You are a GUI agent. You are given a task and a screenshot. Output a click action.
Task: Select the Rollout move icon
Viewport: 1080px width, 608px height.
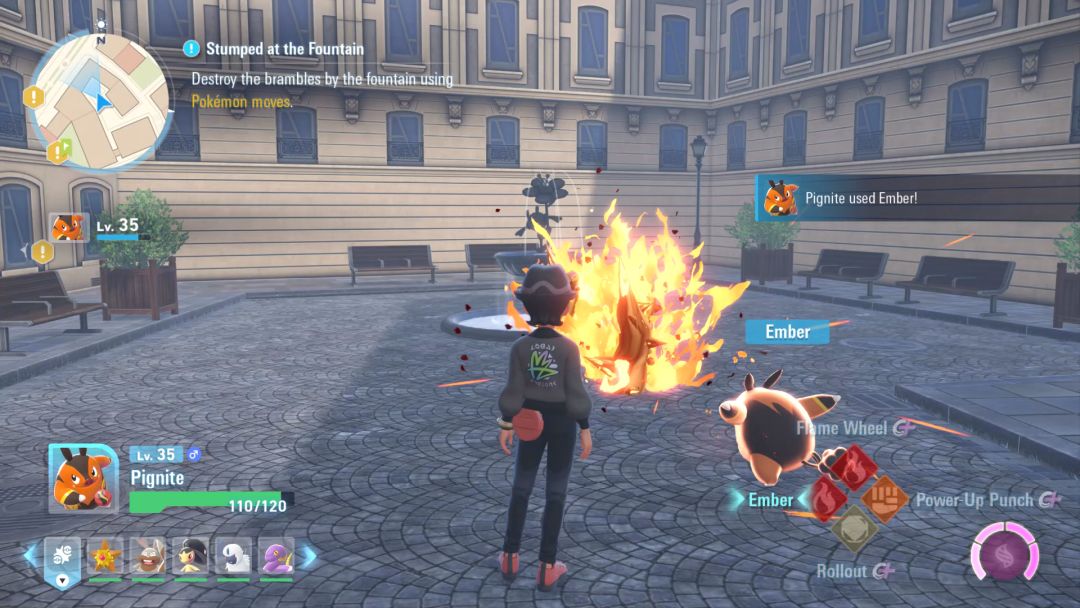(854, 529)
